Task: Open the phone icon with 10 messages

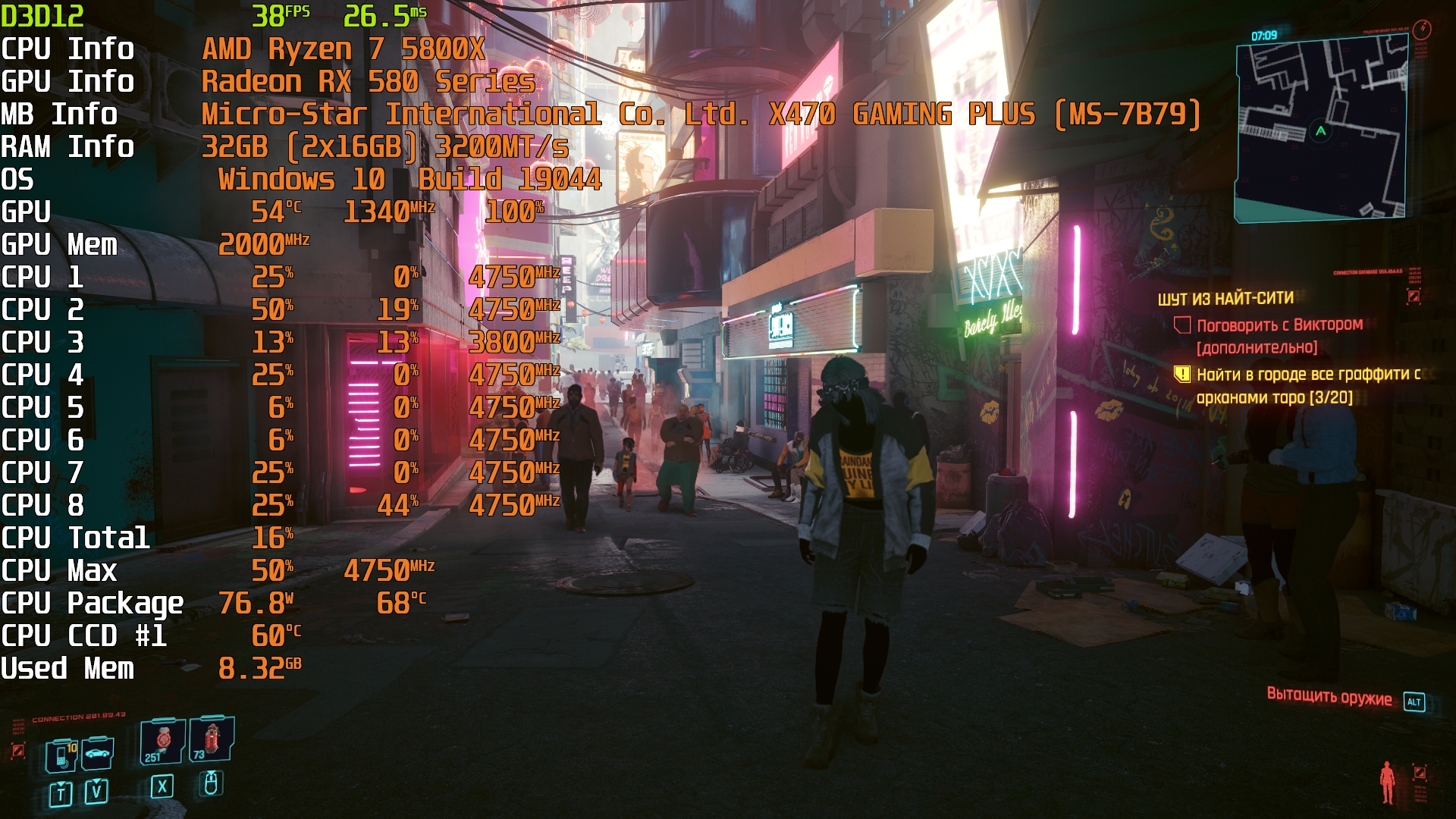Action: click(61, 755)
